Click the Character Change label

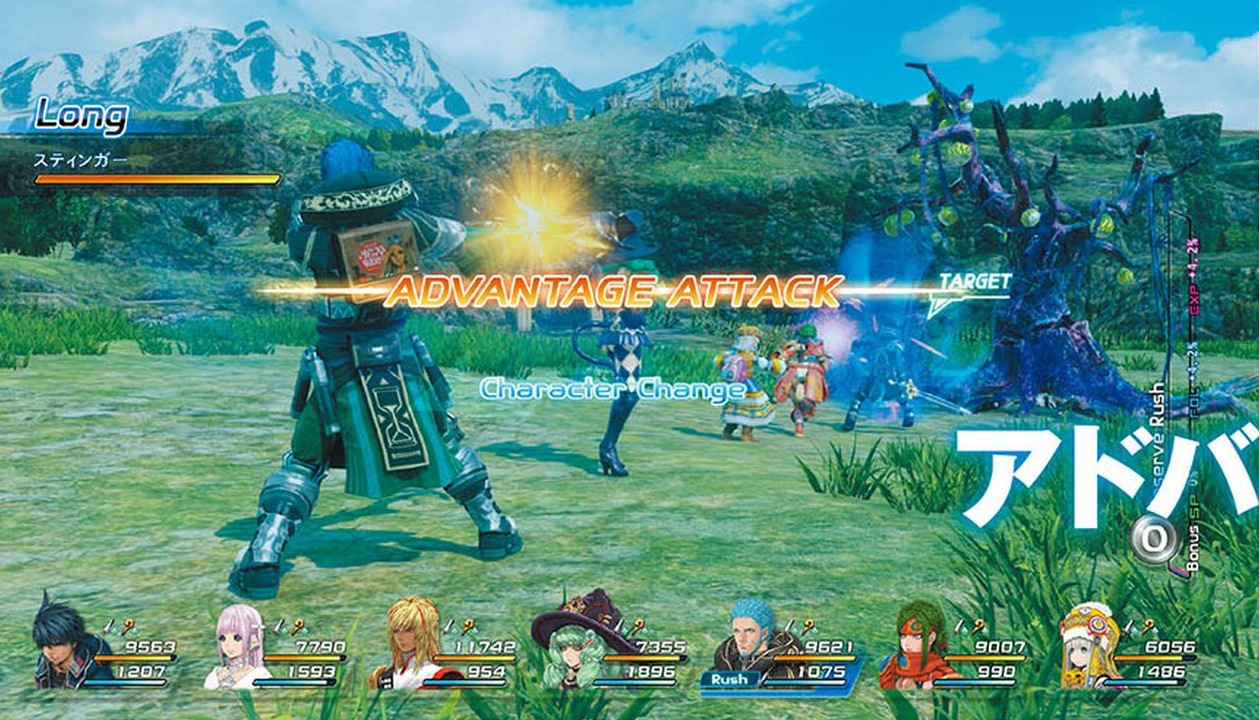tap(612, 389)
